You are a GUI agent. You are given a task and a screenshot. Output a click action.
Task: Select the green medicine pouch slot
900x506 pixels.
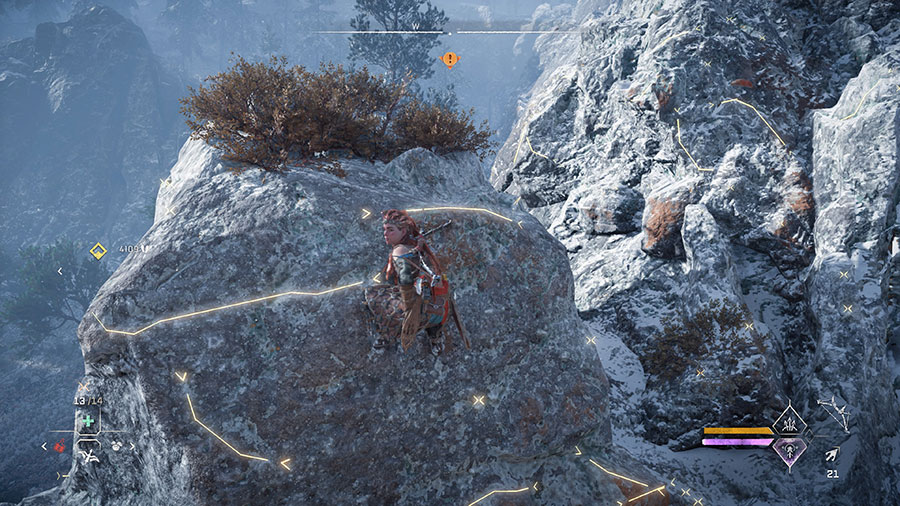(x=88, y=421)
